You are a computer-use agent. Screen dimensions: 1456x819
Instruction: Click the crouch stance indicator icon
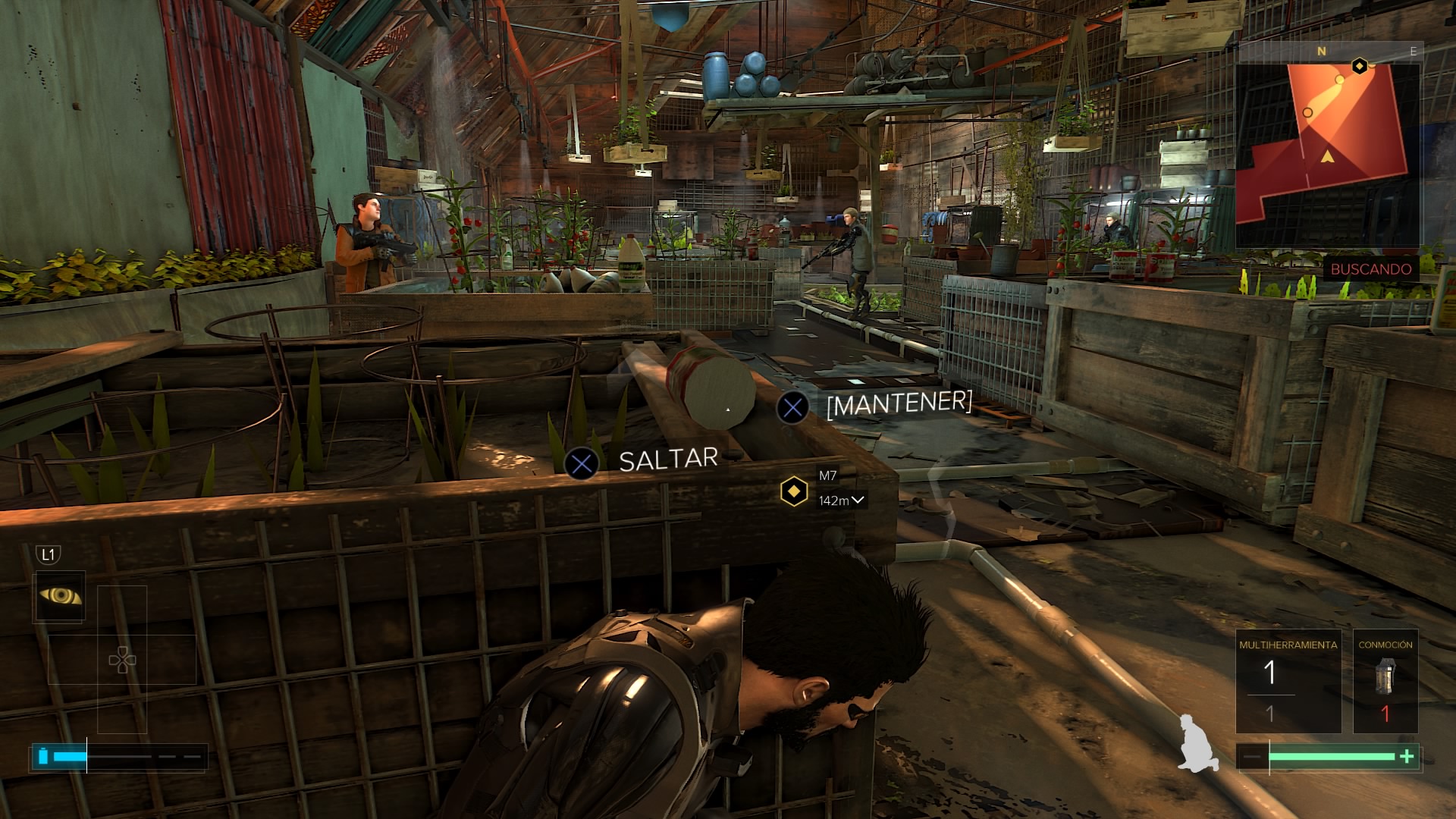point(1197,743)
